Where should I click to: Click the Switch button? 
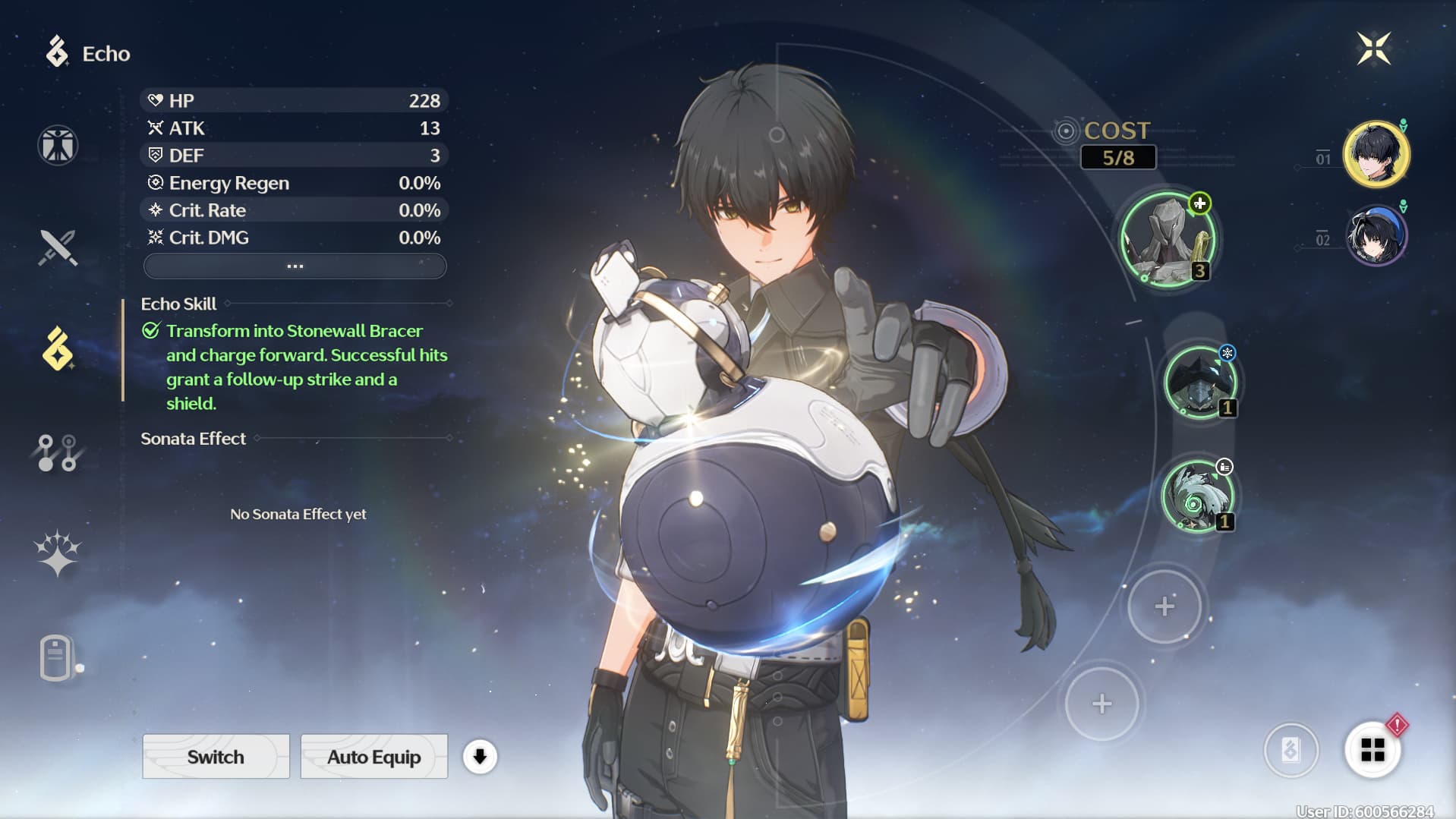click(x=216, y=757)
